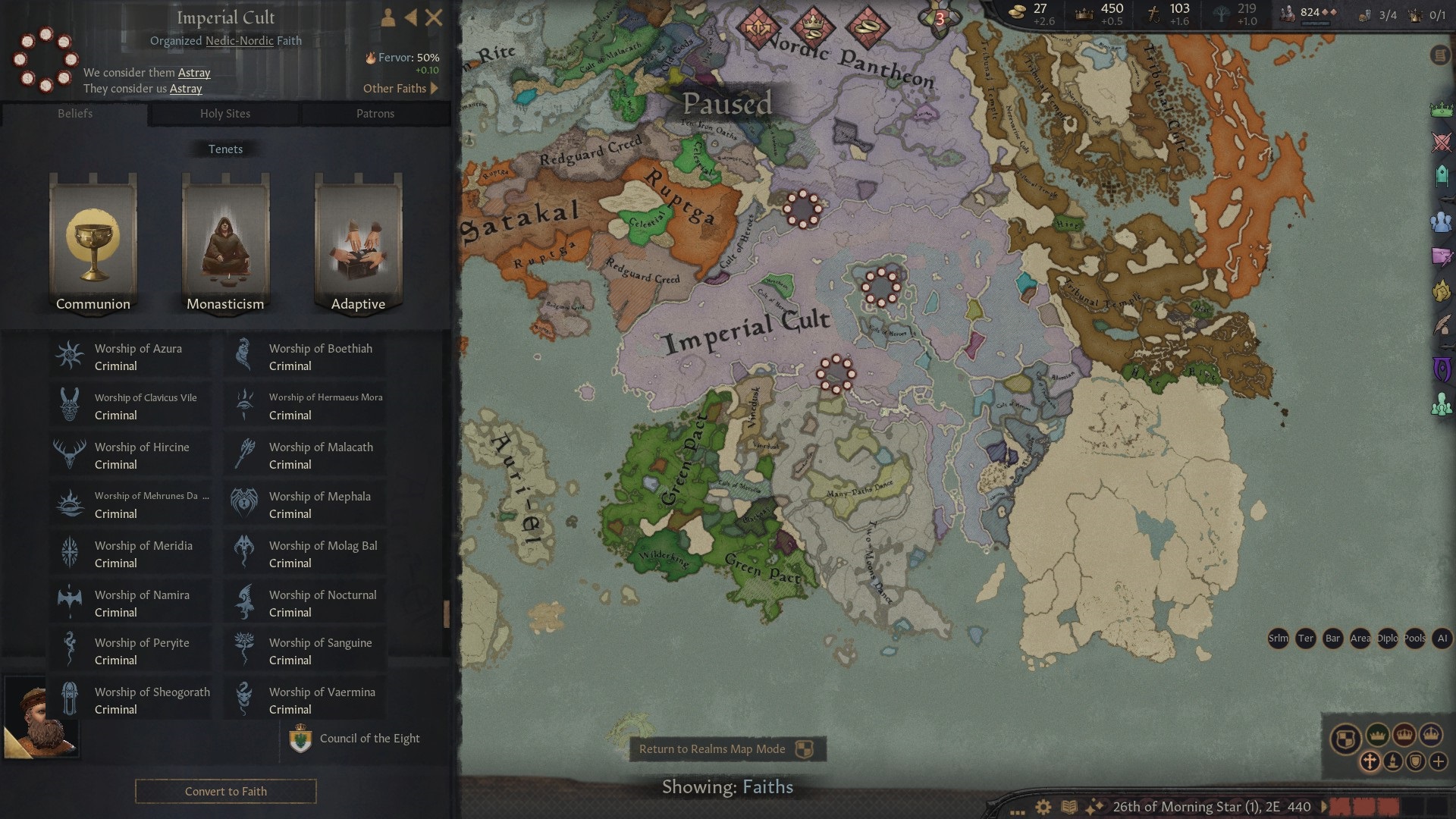The image size is (1456, 819).
Task: Switch to the Patrons tab
Action: pyautogui.click(x=376, y=114)
